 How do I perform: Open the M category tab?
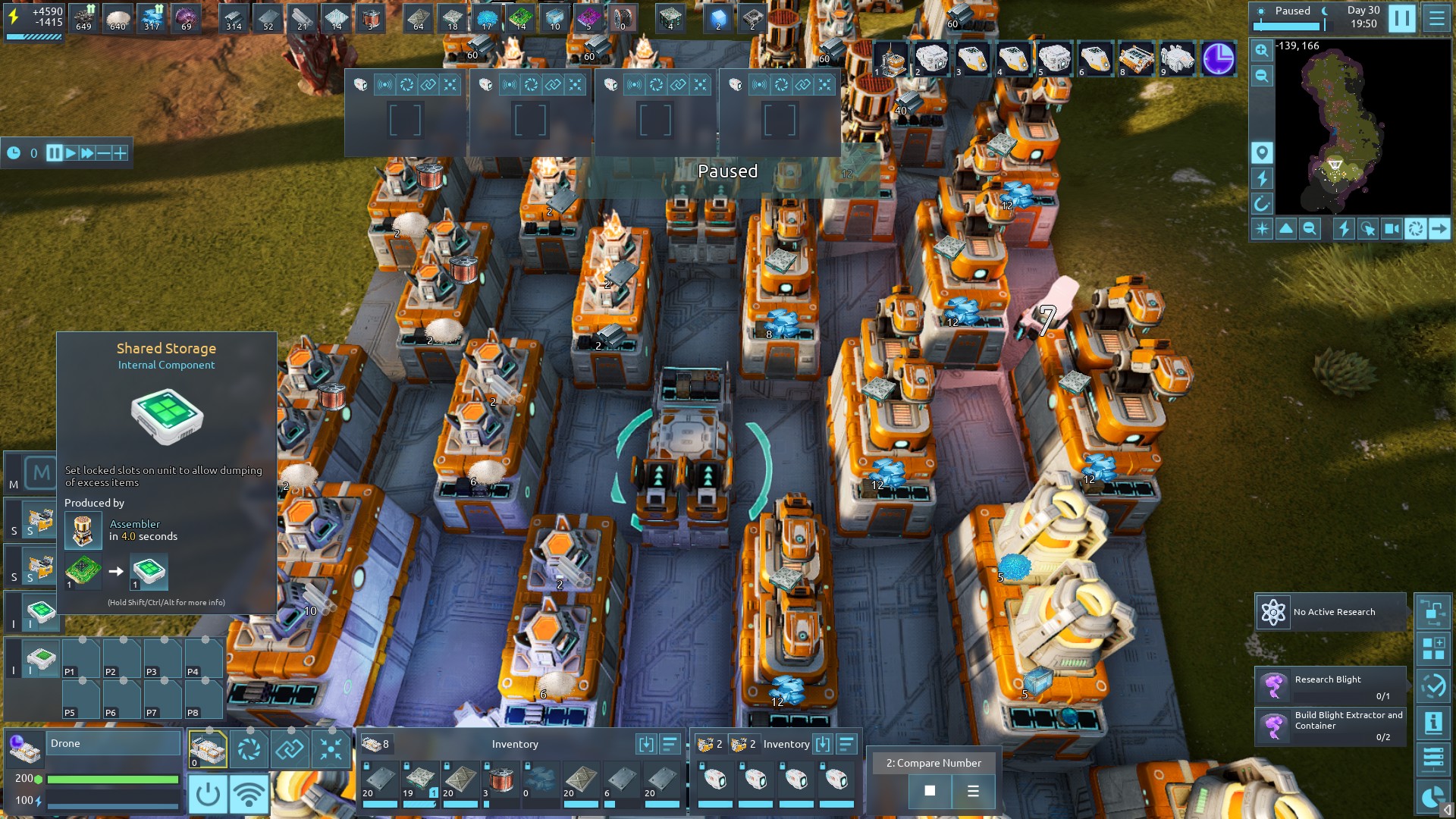(40, 473)
